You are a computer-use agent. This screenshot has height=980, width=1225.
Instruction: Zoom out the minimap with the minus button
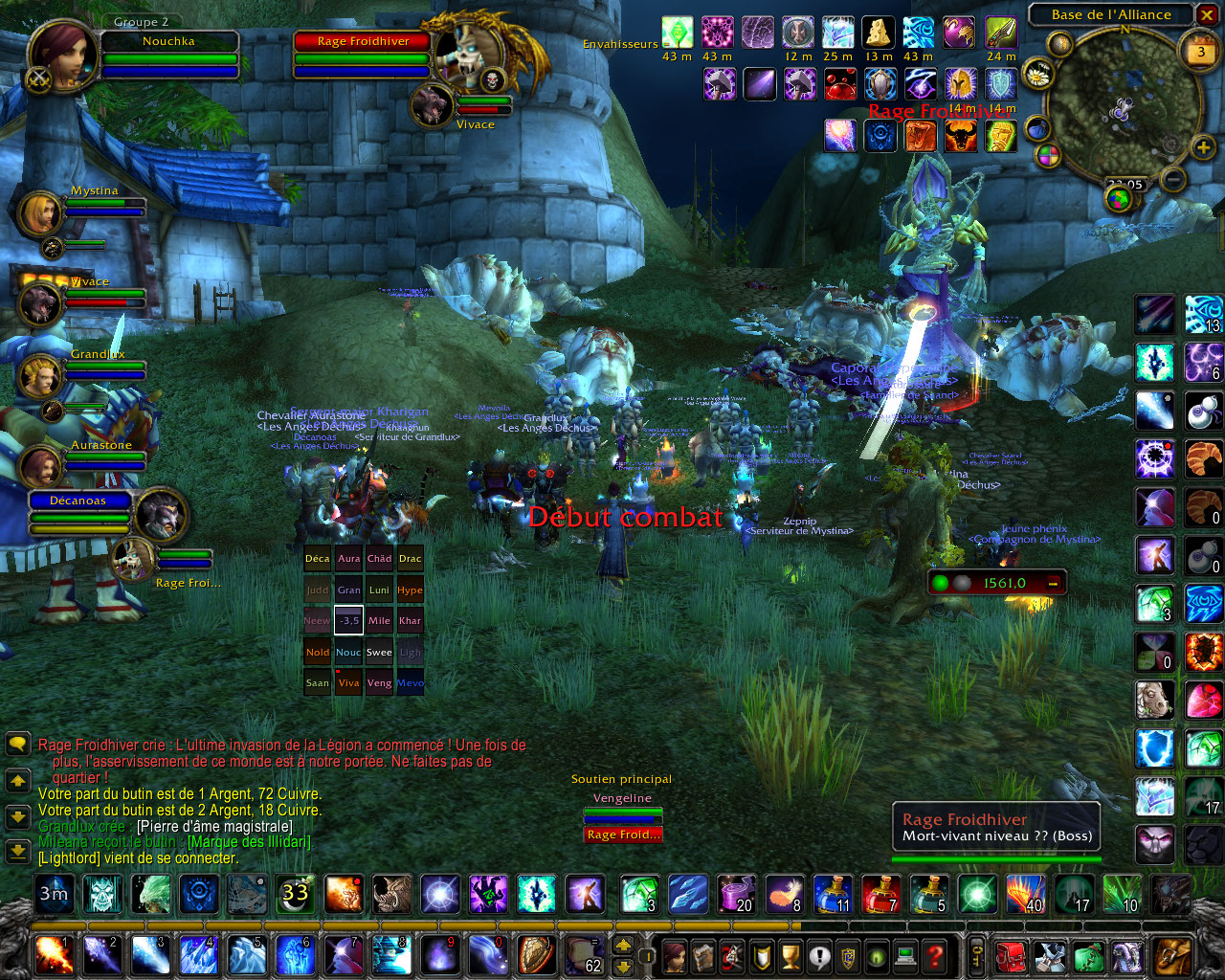(x=1173, y=179)
